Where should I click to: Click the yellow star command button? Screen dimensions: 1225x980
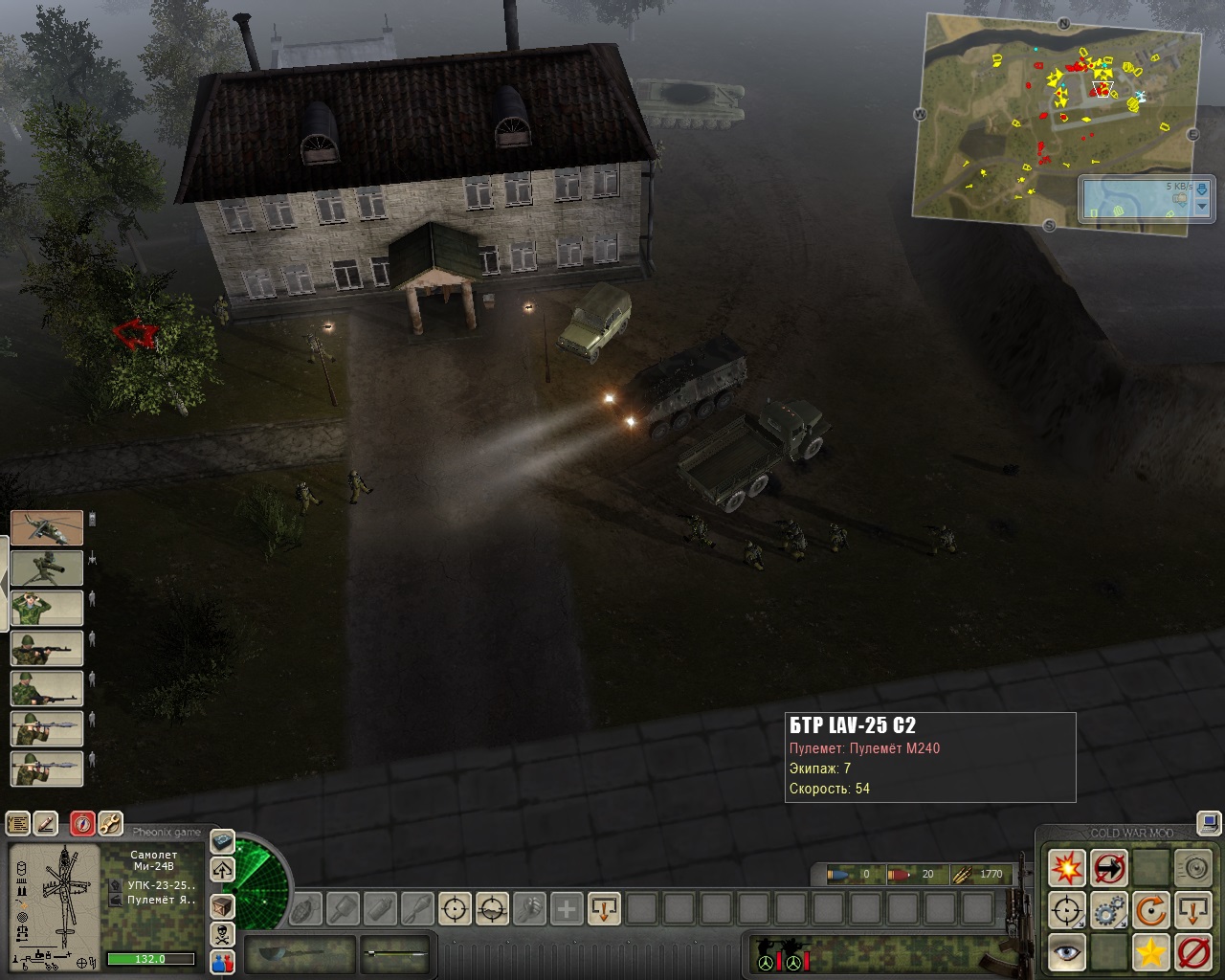tap(1150, 952)
